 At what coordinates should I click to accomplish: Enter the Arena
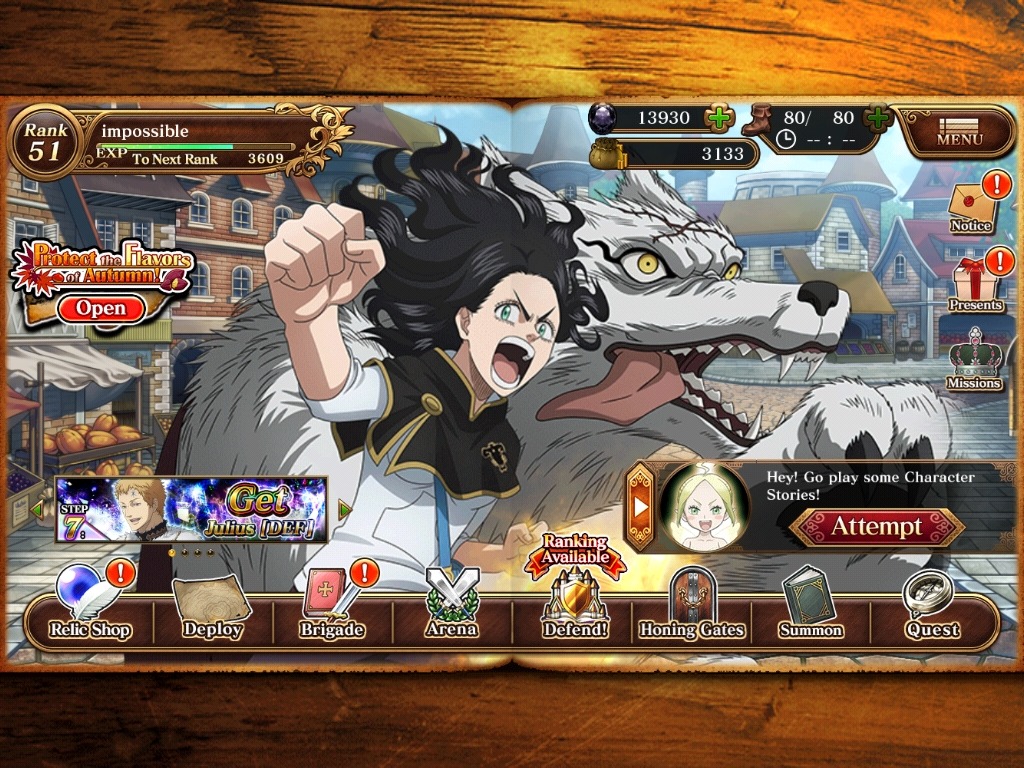point(452,608)
